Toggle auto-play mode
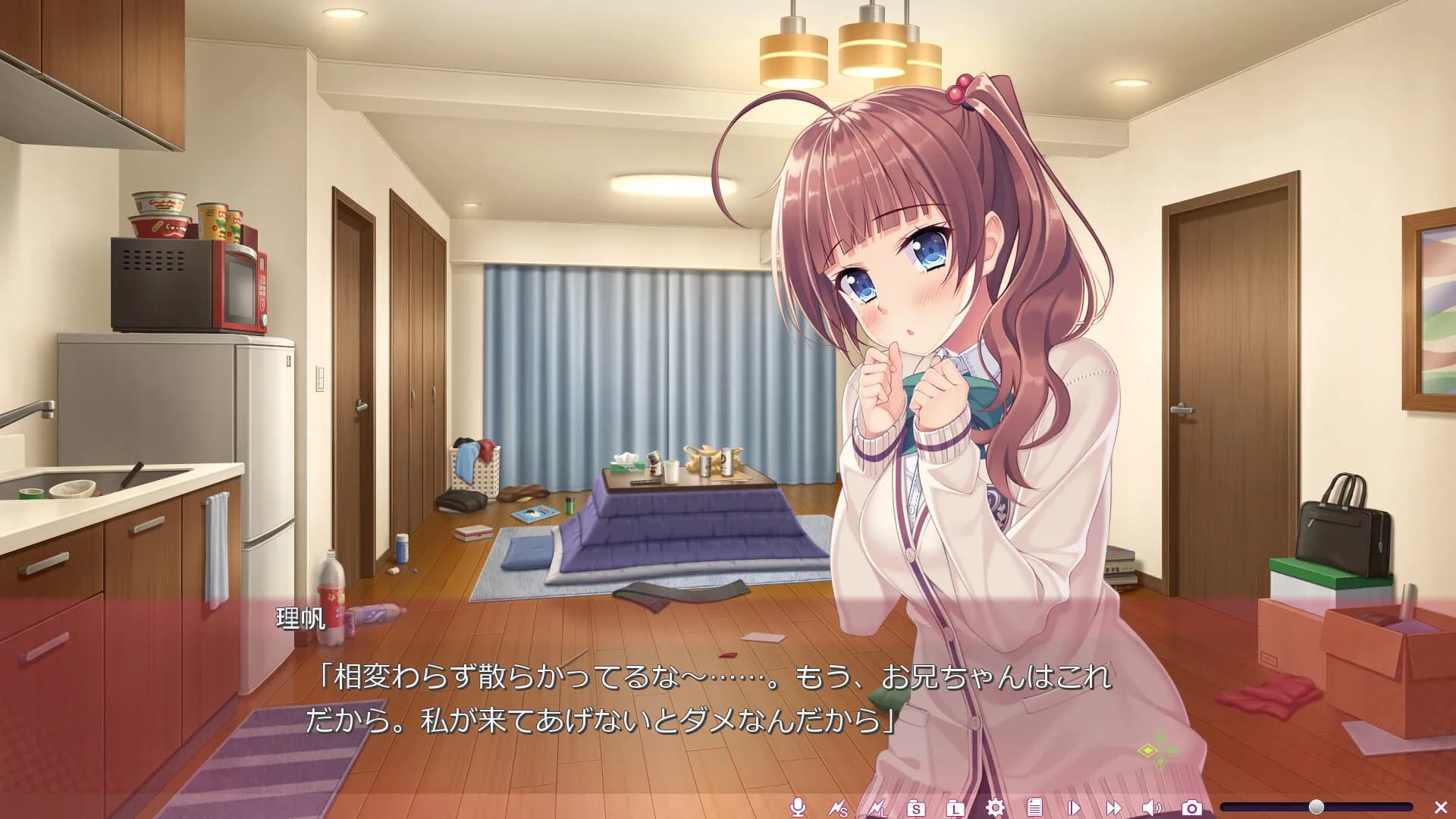This screenshot has width=1456, height=819. [1074, 808]
